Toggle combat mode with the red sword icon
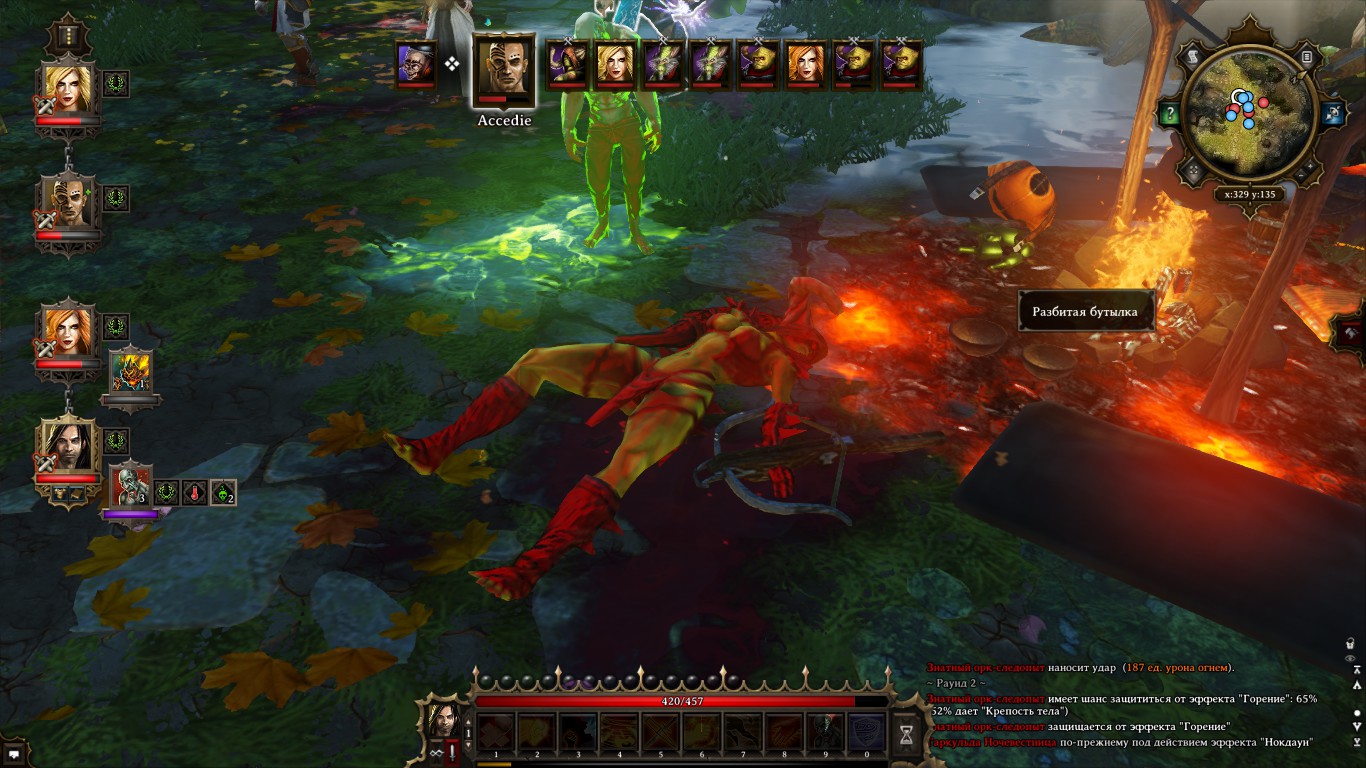The width and height of the screenshot is (1366, 768). pyautogui.click(x=452, y=752)
